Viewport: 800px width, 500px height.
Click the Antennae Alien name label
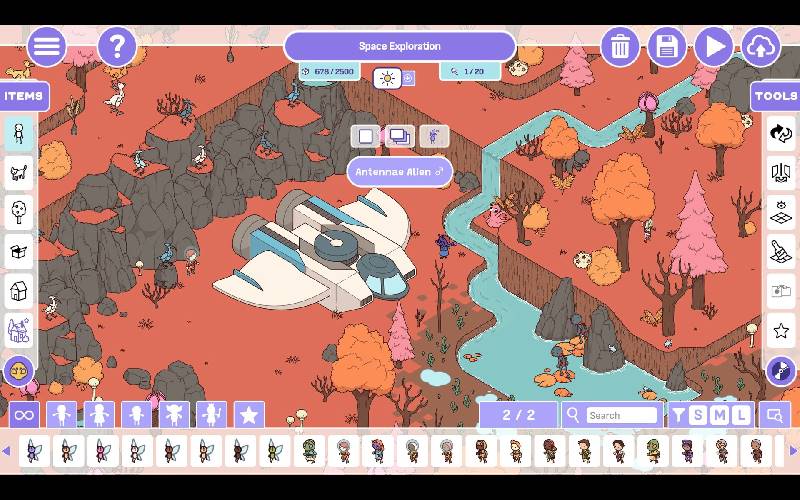tap(399, 172)
